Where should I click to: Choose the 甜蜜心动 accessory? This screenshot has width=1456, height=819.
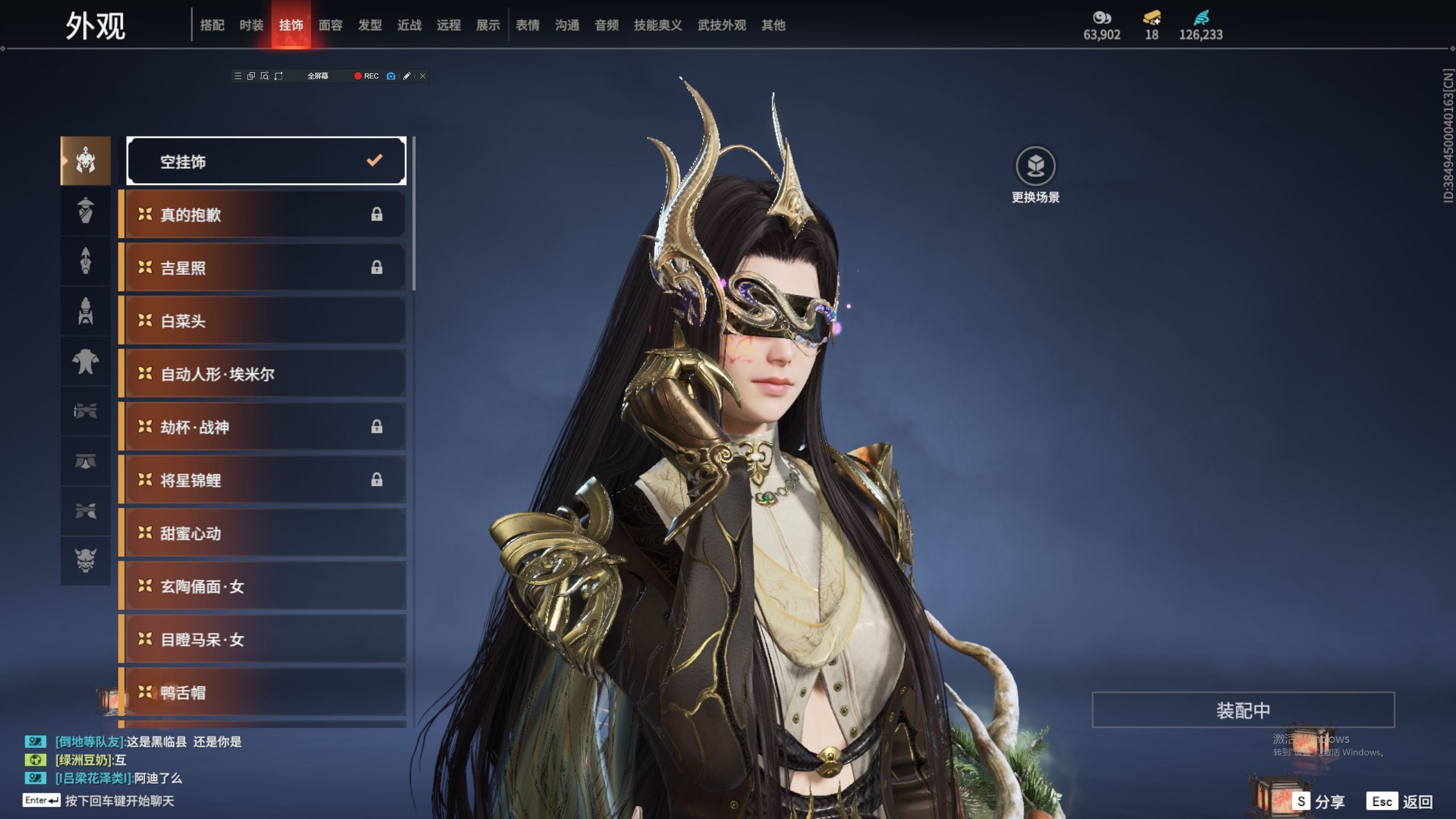pos(265,533)
